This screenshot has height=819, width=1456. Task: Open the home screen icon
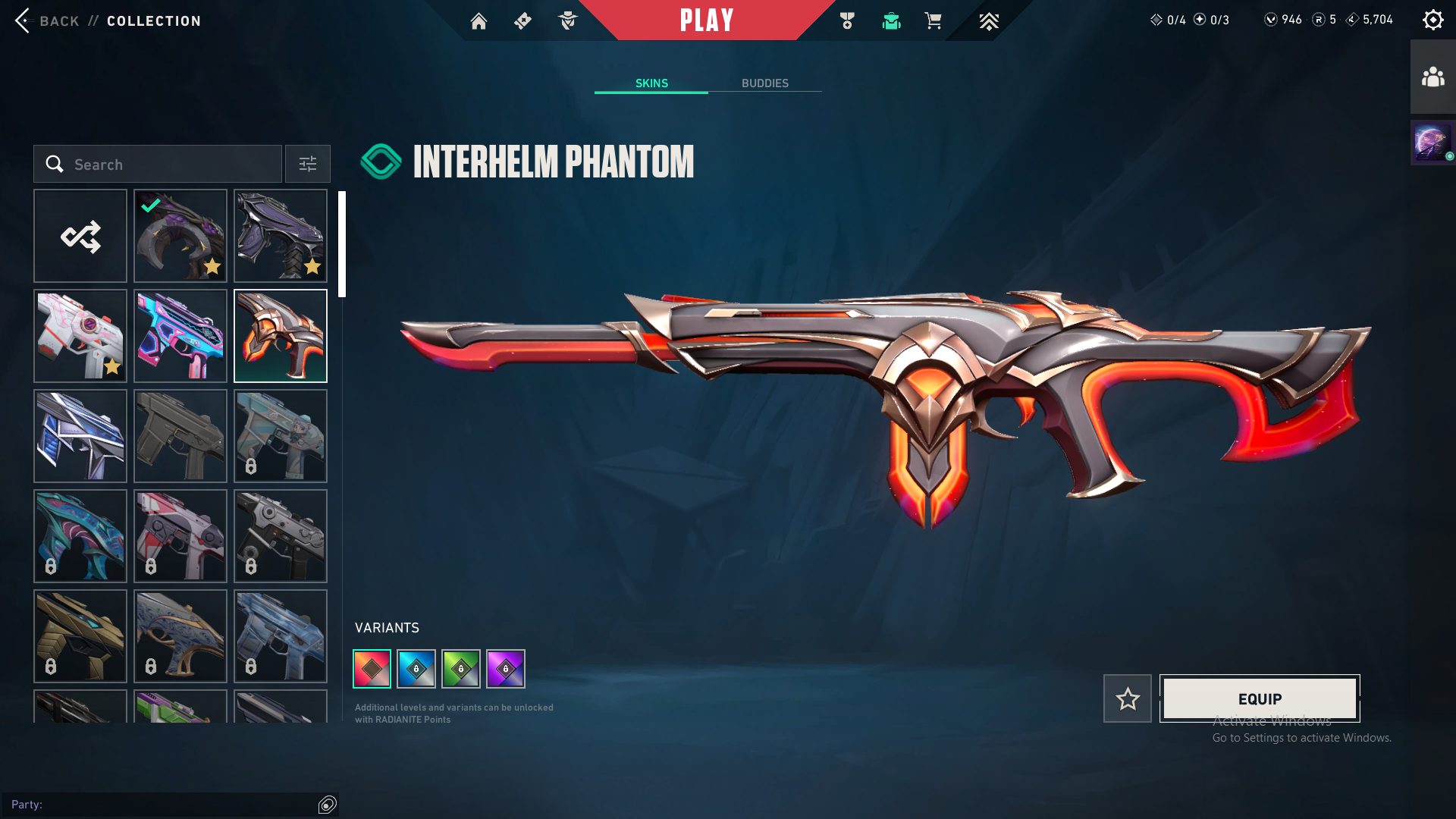pyautogui.click(x=479, y=21)
